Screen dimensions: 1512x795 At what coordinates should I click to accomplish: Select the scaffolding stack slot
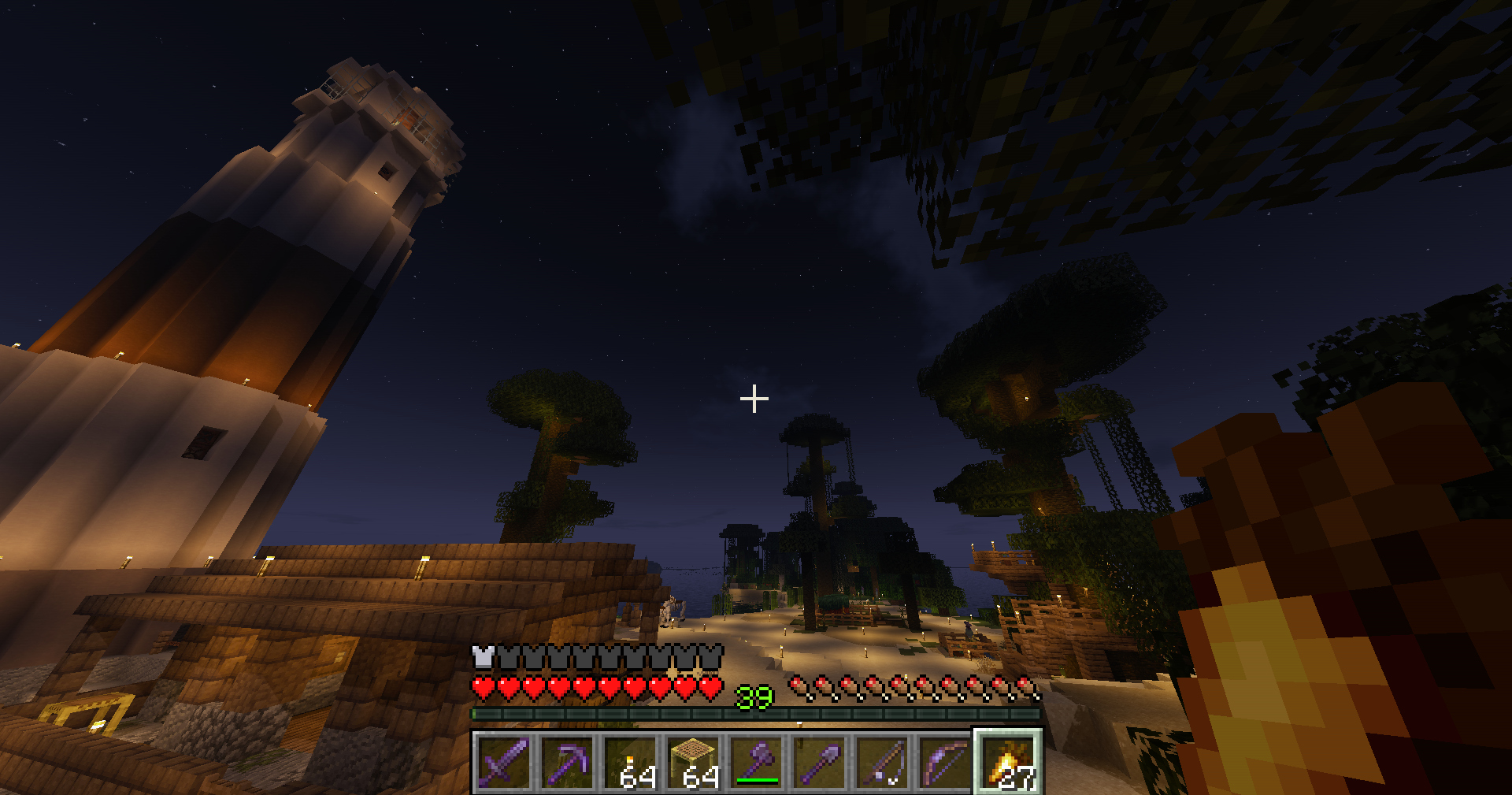693,762
